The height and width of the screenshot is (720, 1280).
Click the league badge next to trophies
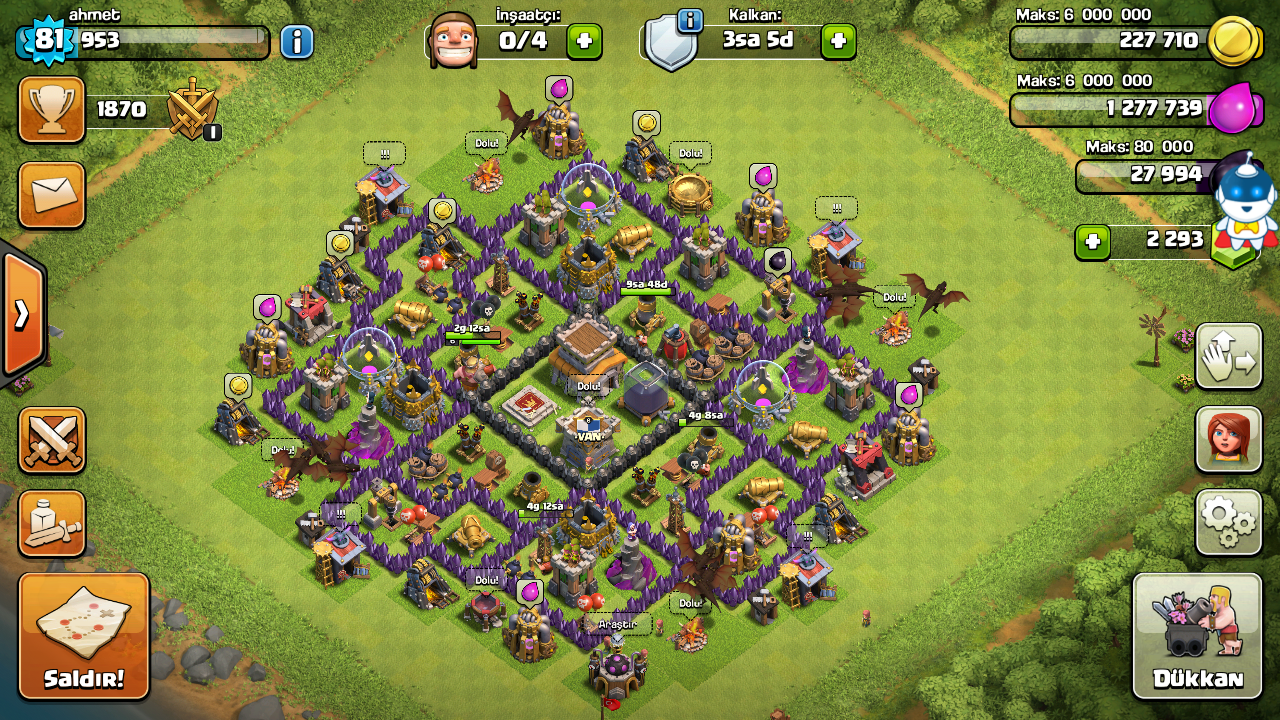pyautogui.click(x=194, y=110)
